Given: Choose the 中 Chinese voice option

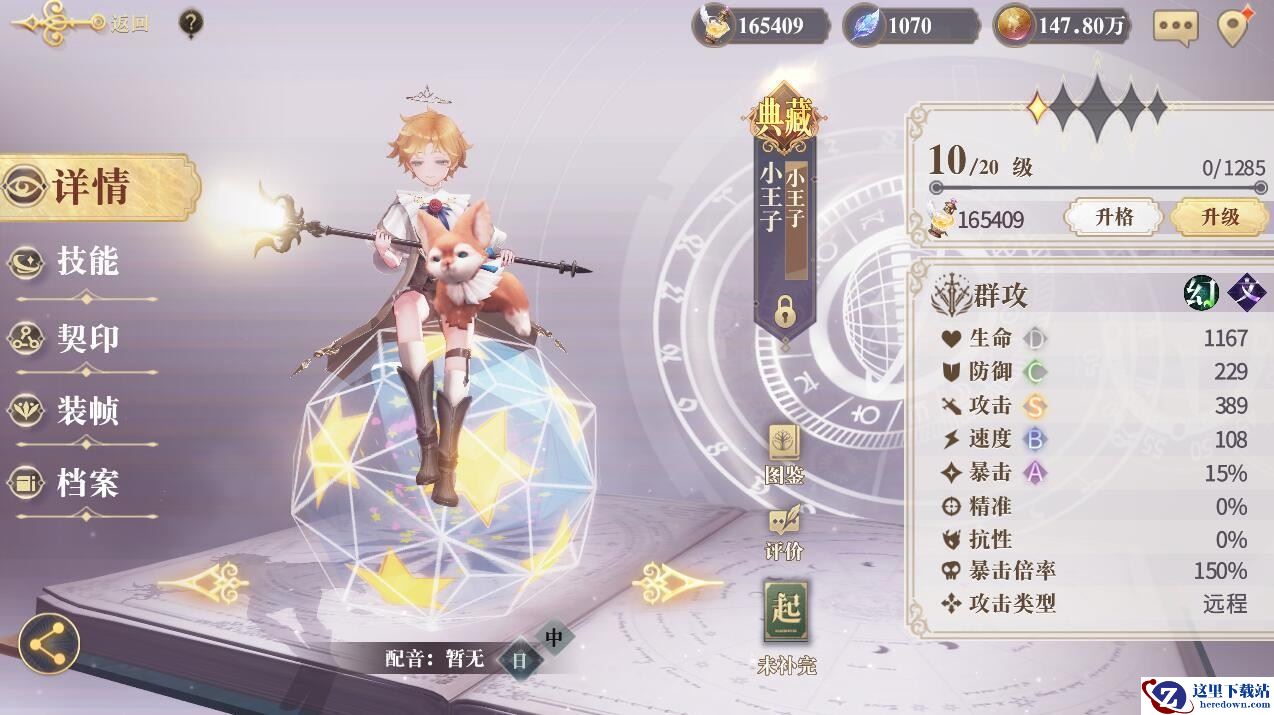Looking at the screenshot, I should point(554,636).
